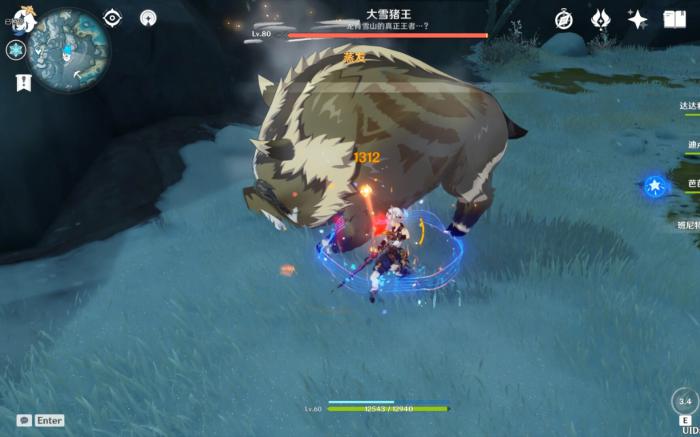This screenshot has height=437, width=700.
Task: Click the snowflake sheer cold icon
Action: (x=18, y=51)
